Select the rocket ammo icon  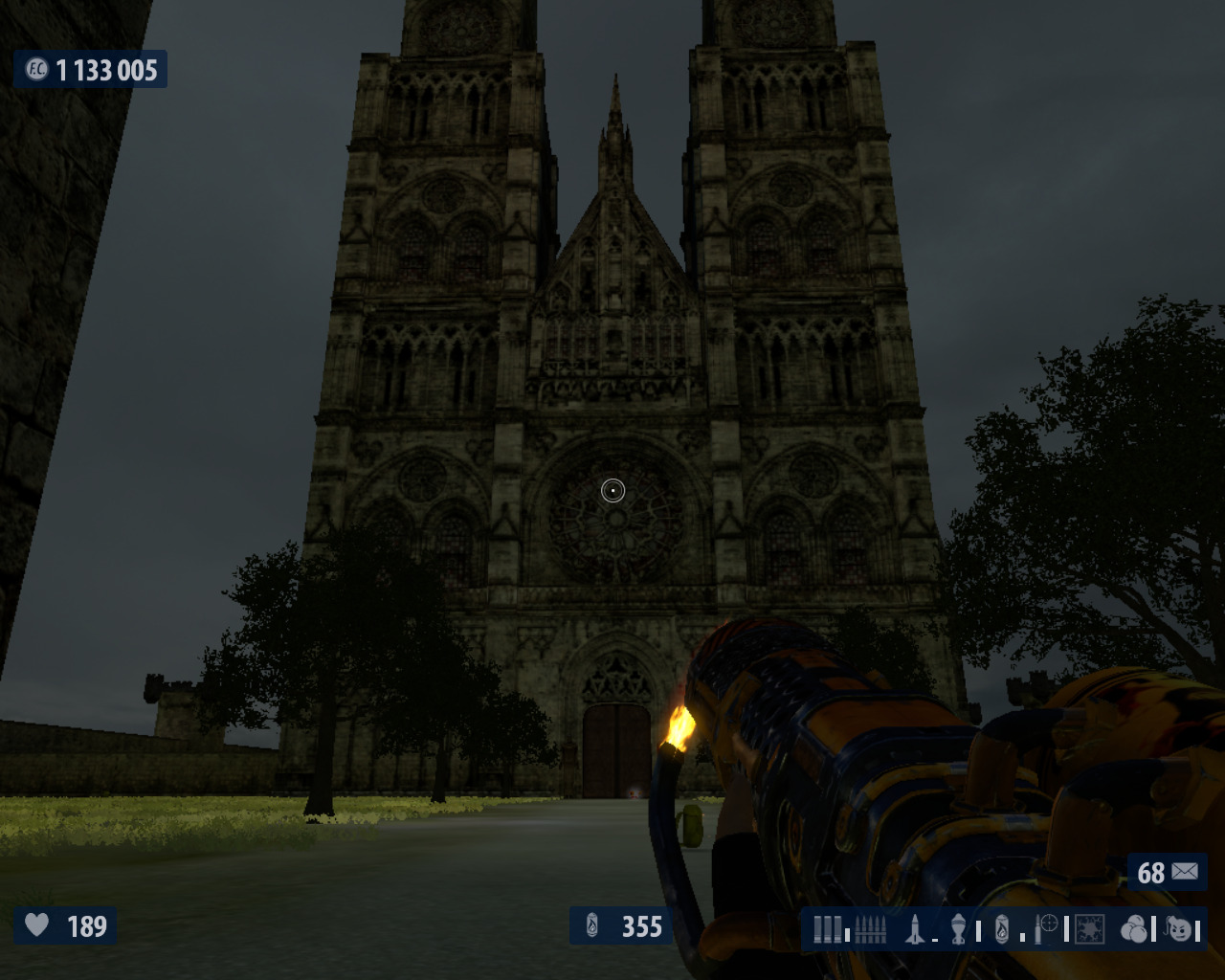click(915, 928)
